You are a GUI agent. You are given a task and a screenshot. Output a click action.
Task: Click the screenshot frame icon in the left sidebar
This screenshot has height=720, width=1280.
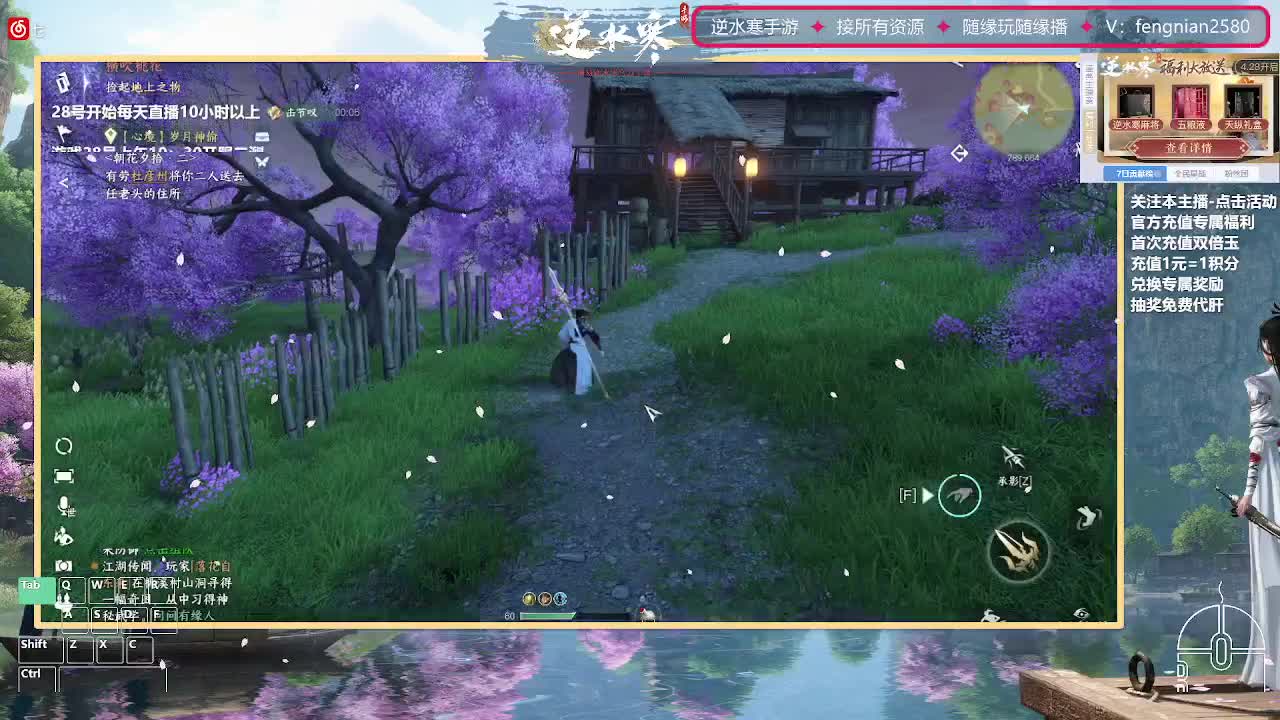click(64, 475)
